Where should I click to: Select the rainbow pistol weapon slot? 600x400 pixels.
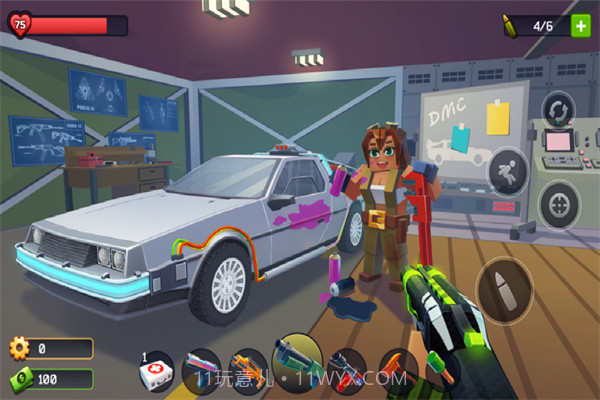pos(201,368)
